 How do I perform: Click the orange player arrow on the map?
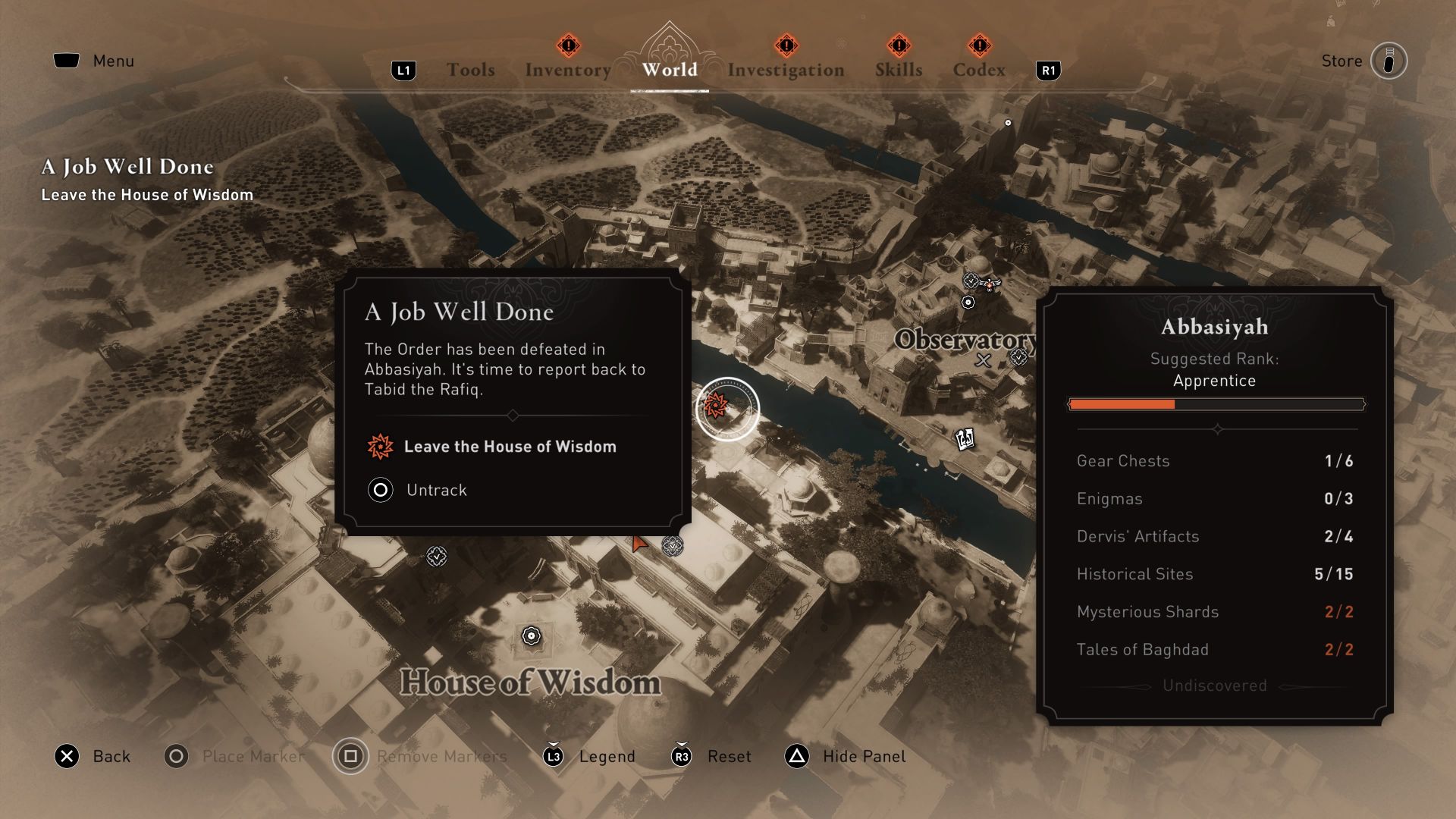[x=639, y=544]
